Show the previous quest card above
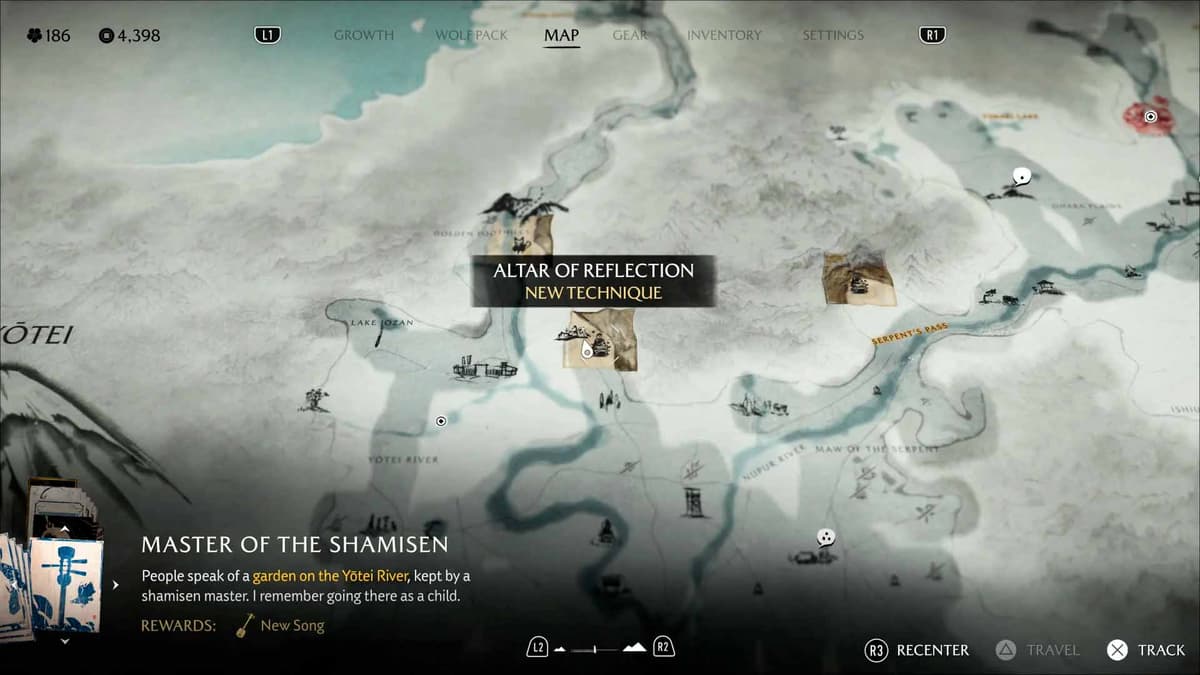 tap(65, 530)
